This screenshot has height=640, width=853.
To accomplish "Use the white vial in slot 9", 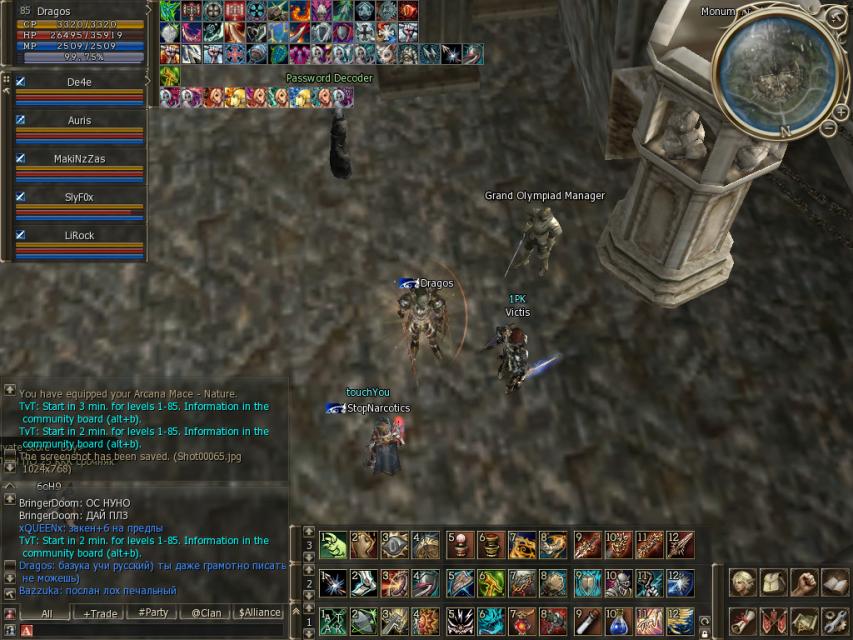I will point(587,620).
